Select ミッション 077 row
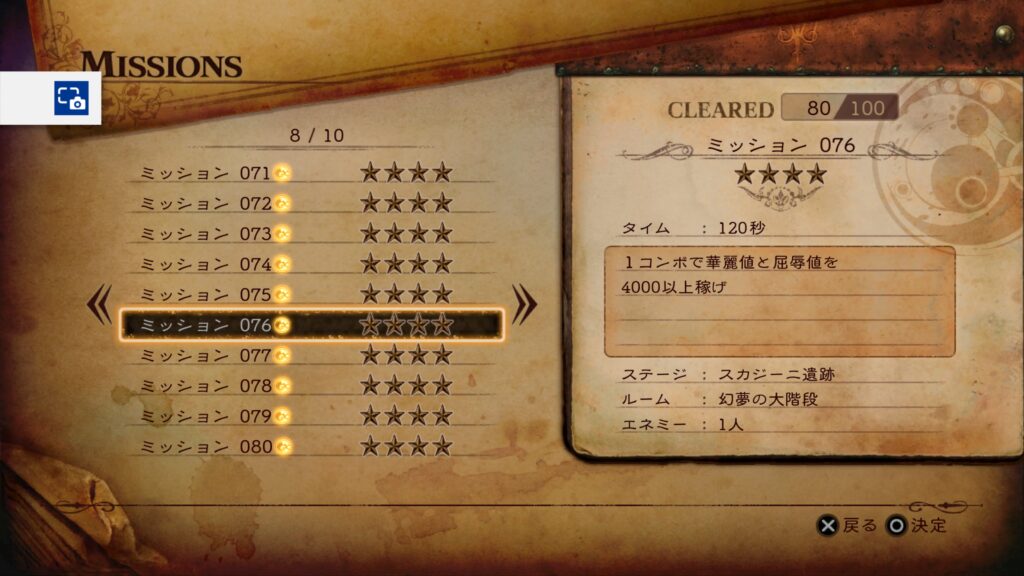 310,355
